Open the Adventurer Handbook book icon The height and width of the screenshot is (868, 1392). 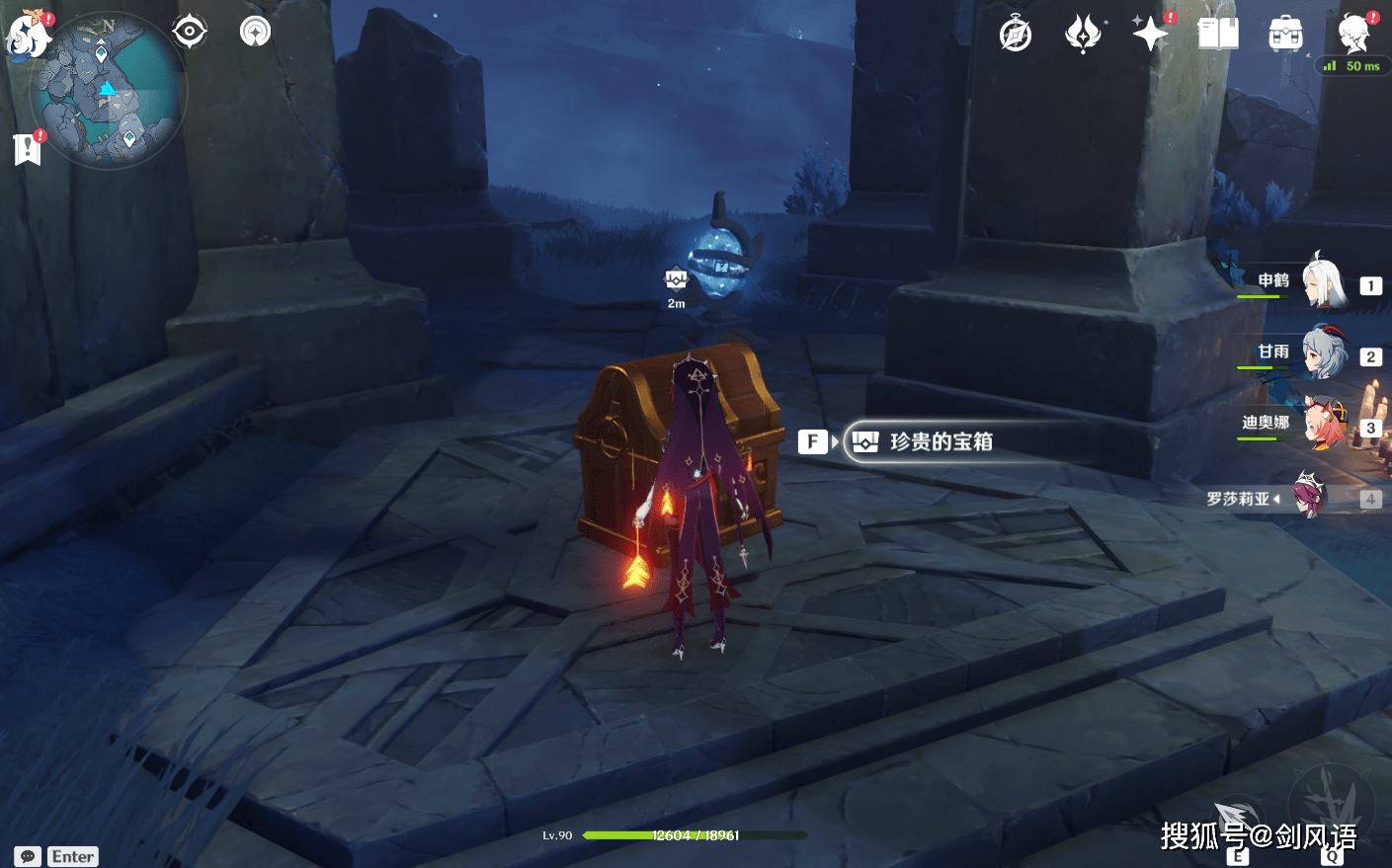coord(1218,34)
